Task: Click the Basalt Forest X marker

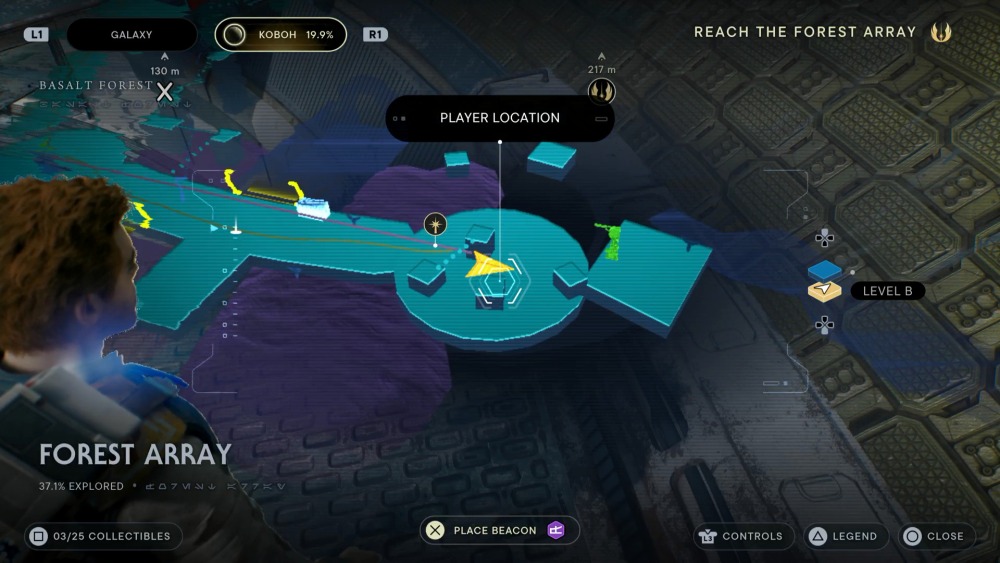Action: pos(165,92)
